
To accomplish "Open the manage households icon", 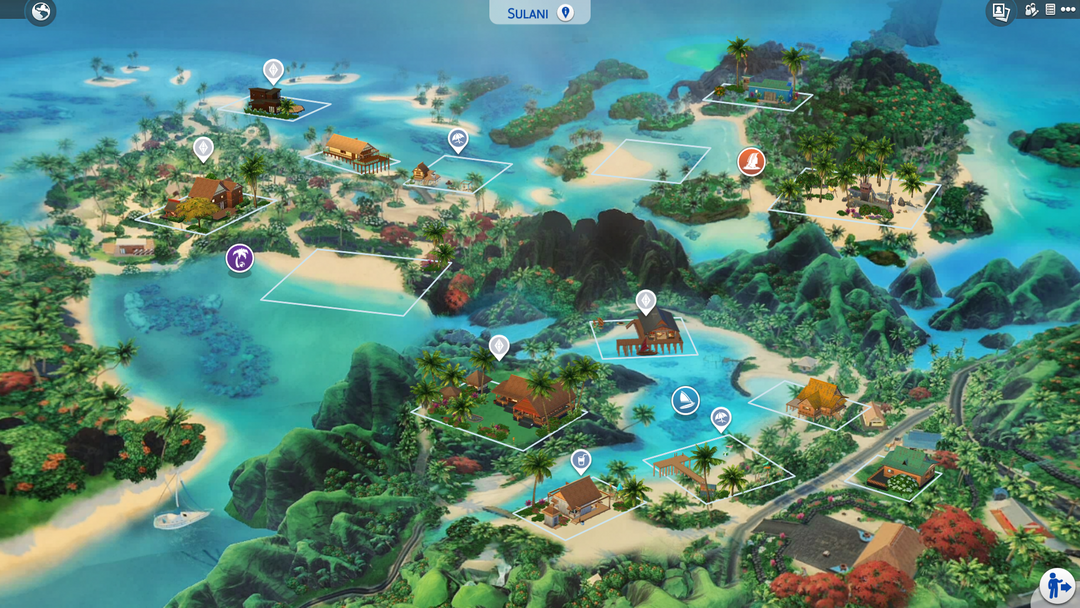I will tap(1032, 10).
